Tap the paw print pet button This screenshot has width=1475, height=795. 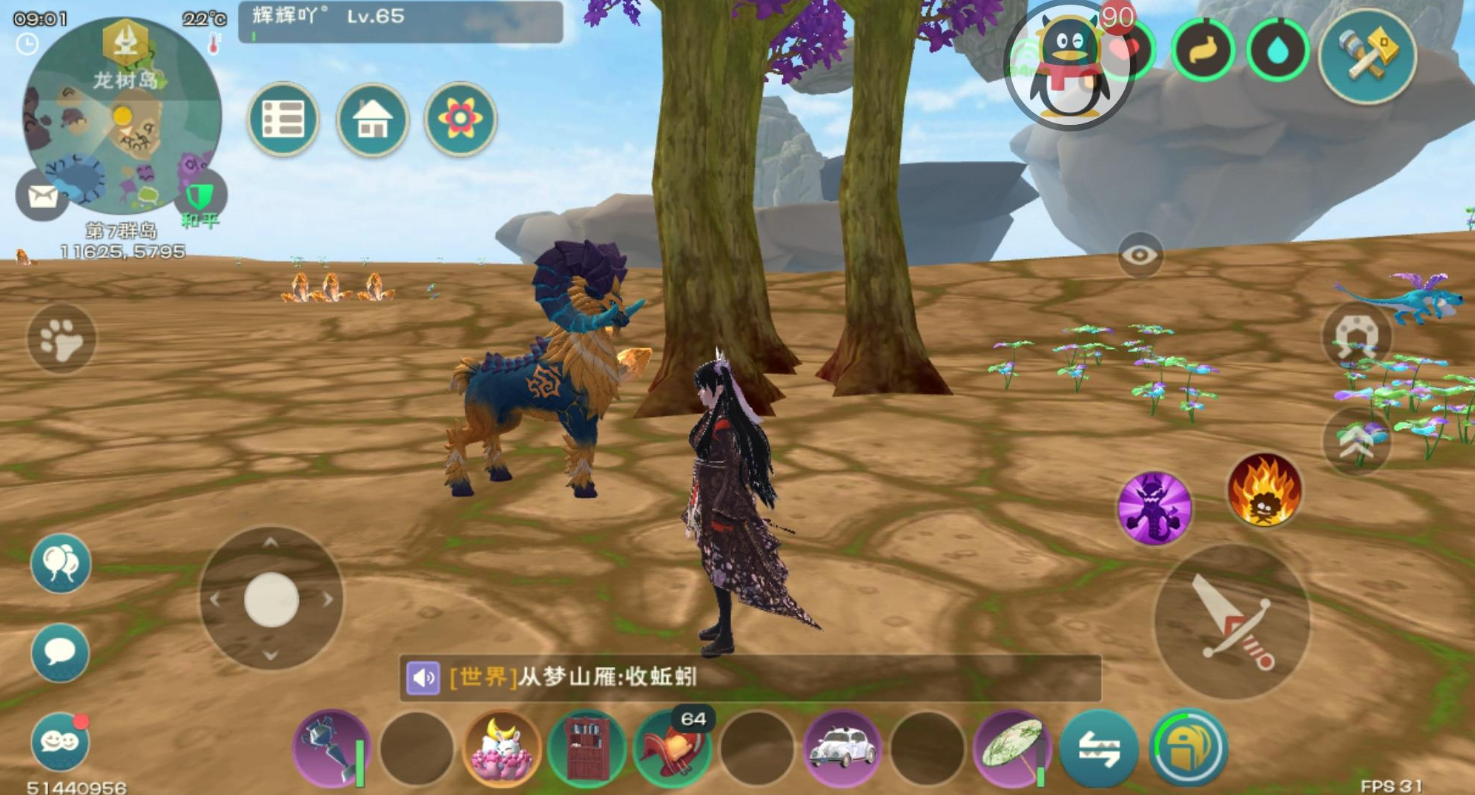coord(61,339)
